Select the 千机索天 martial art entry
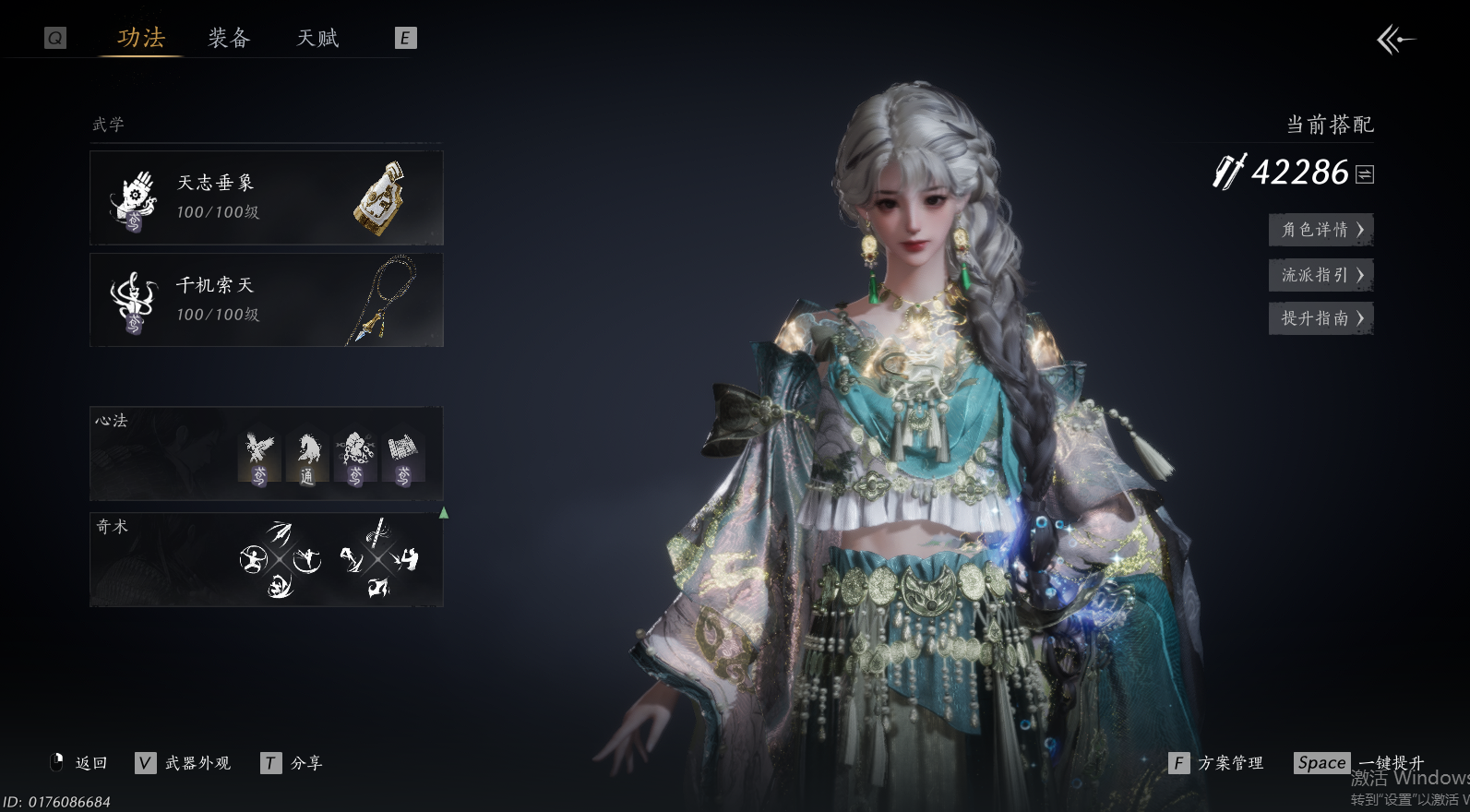This screenshot has height=812, width=1470. click(266, 300)
